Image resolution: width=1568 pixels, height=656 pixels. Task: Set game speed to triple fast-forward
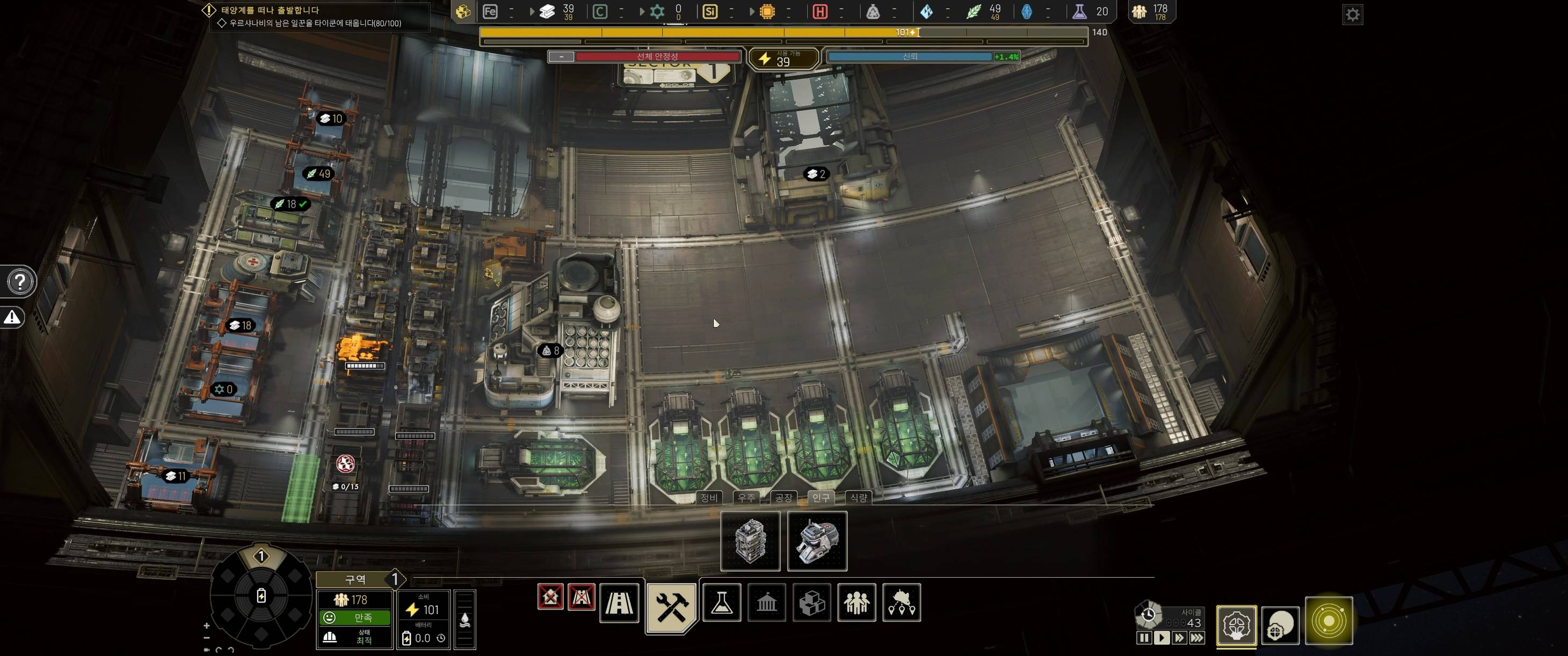(1197, 638)
